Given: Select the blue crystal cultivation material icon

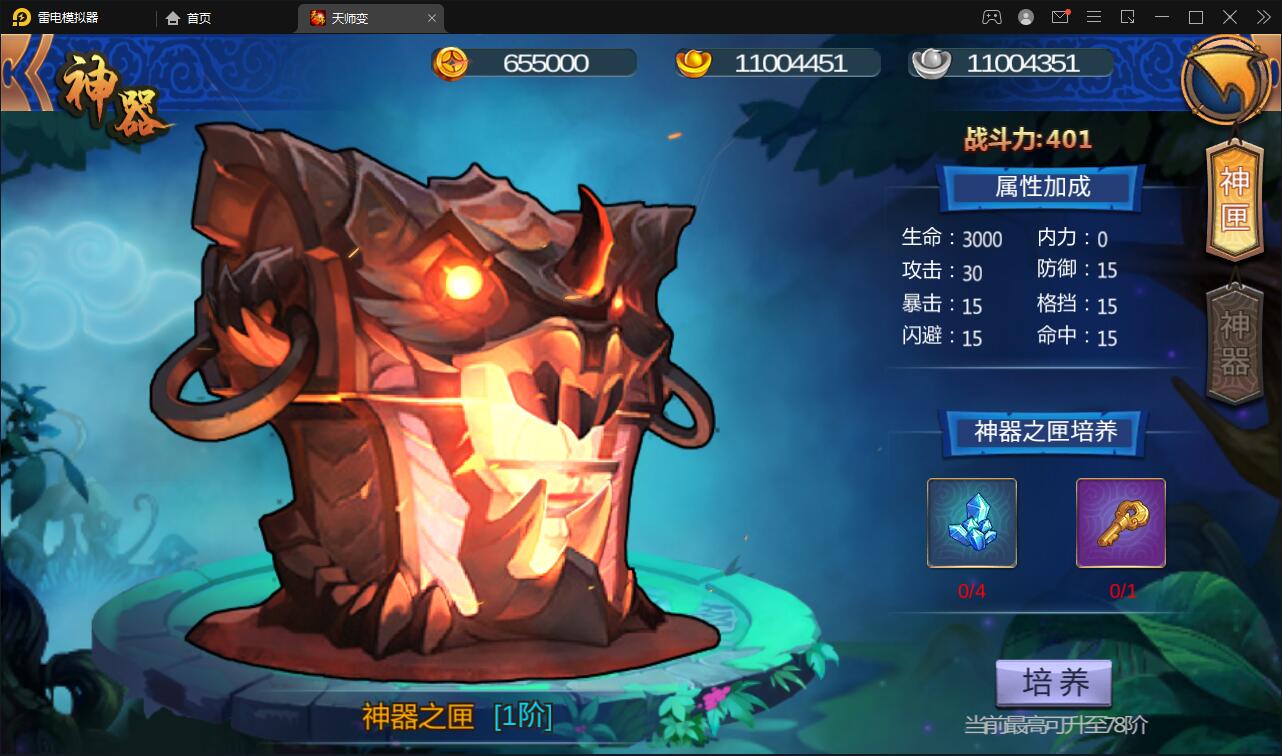Looking at the screenshot, I should point(971,522).
